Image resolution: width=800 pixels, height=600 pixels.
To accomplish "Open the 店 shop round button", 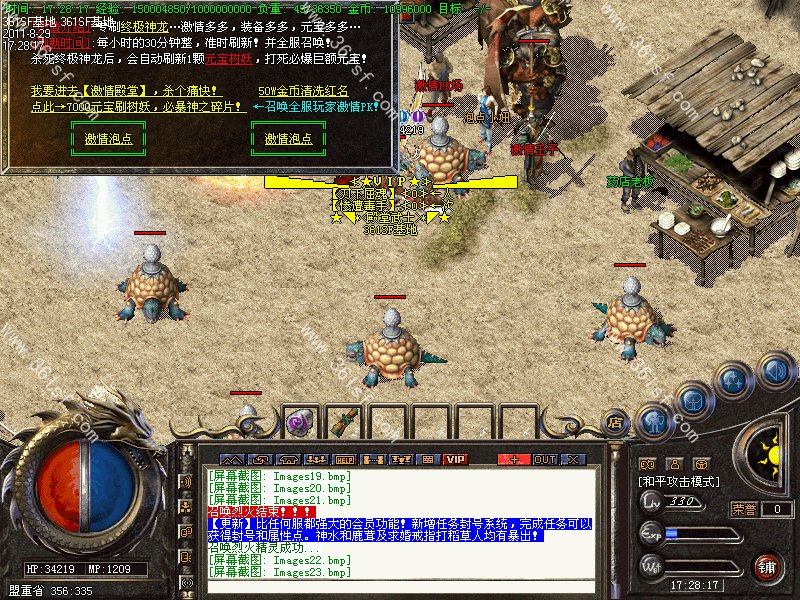I will 616,424.
